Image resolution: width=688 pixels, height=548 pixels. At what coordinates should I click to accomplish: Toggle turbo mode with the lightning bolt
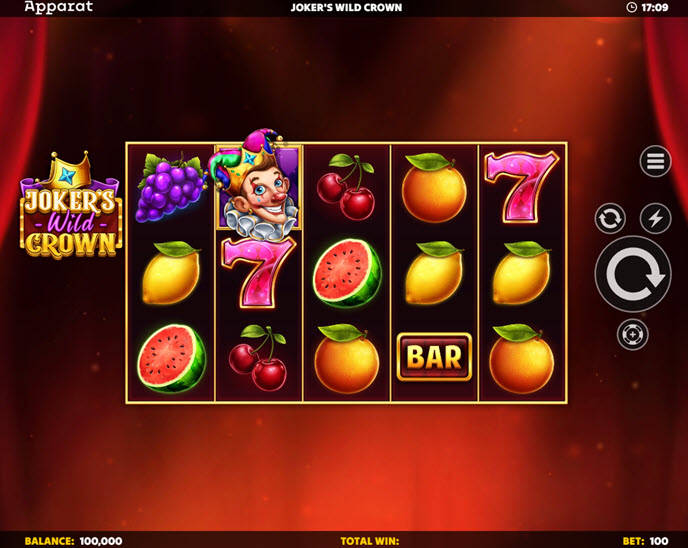655,218
